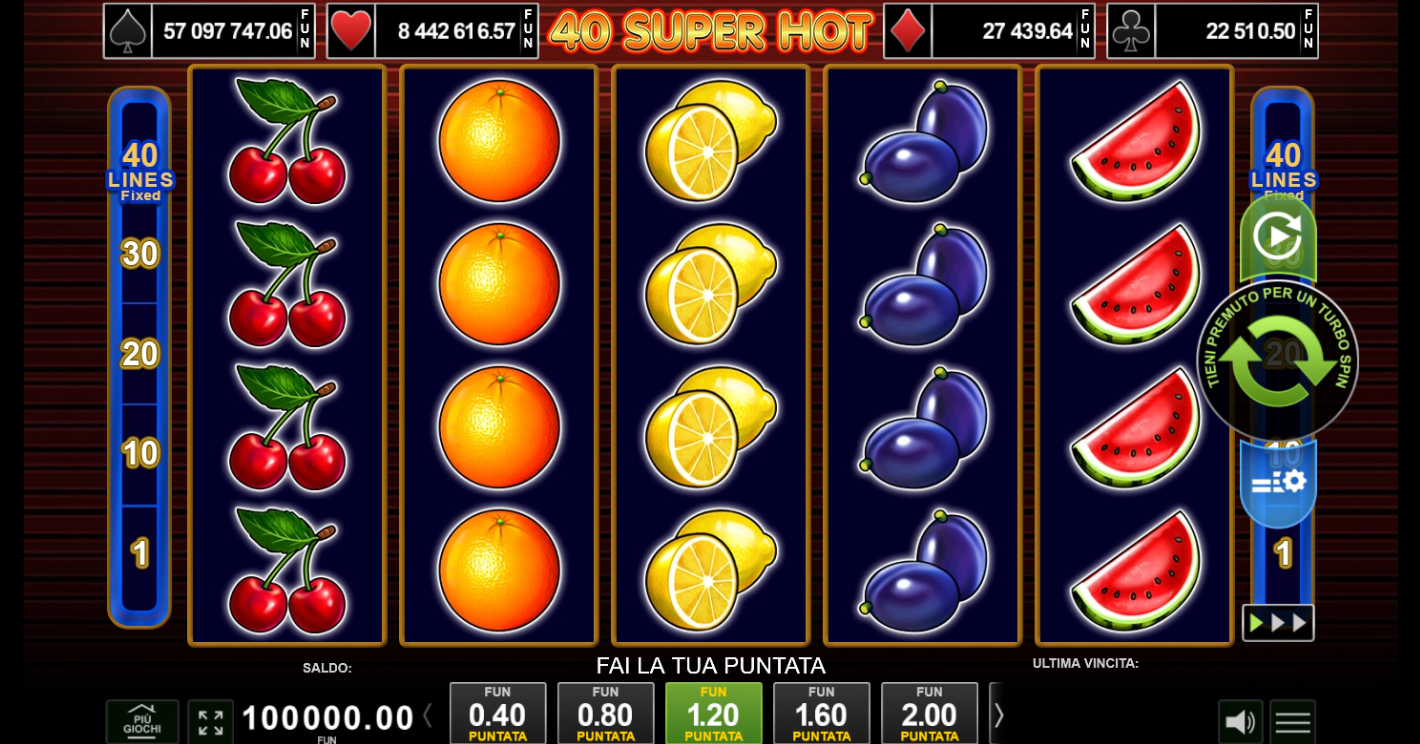The height and width of the screenshot is (744, 1420).
Task: Toggle the fast-forward turbo speed button
Action: (x=1278, y=623)
